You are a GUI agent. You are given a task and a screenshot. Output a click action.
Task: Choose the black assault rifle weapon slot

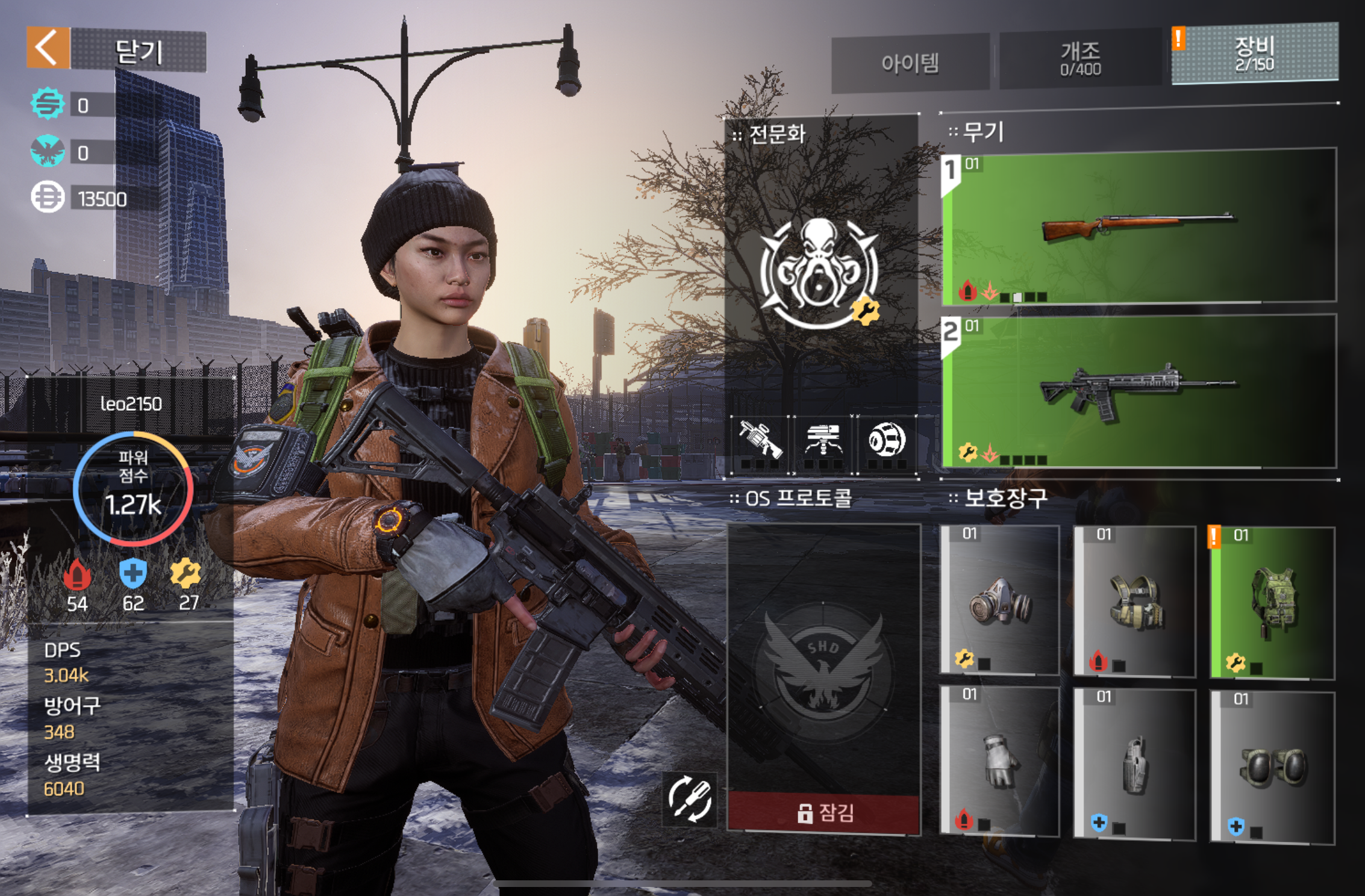pos(1139,391)
